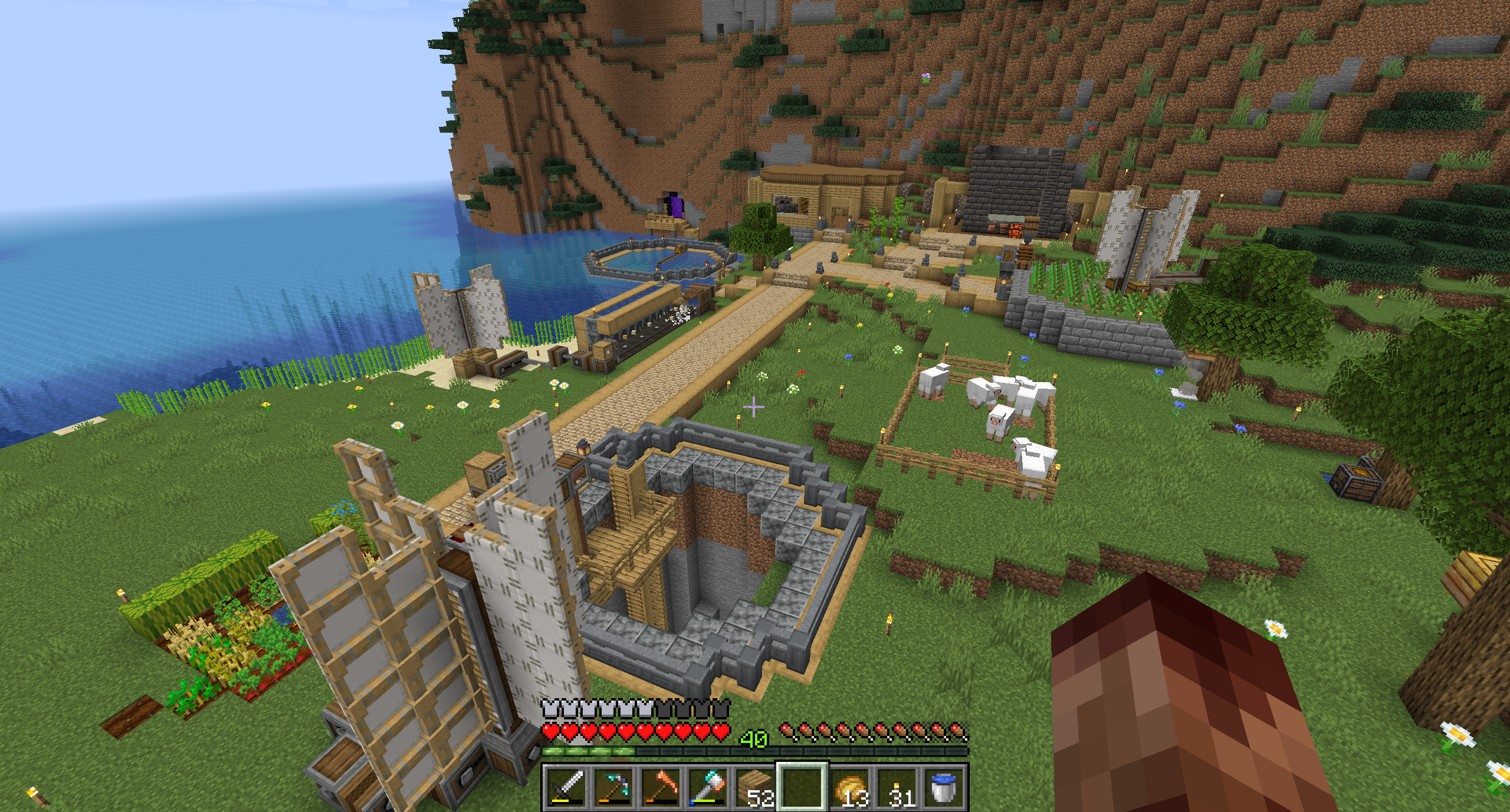The image size is (1510, 812).
Task: Select the wrench hammer tool slot
Action: point(707,787)
